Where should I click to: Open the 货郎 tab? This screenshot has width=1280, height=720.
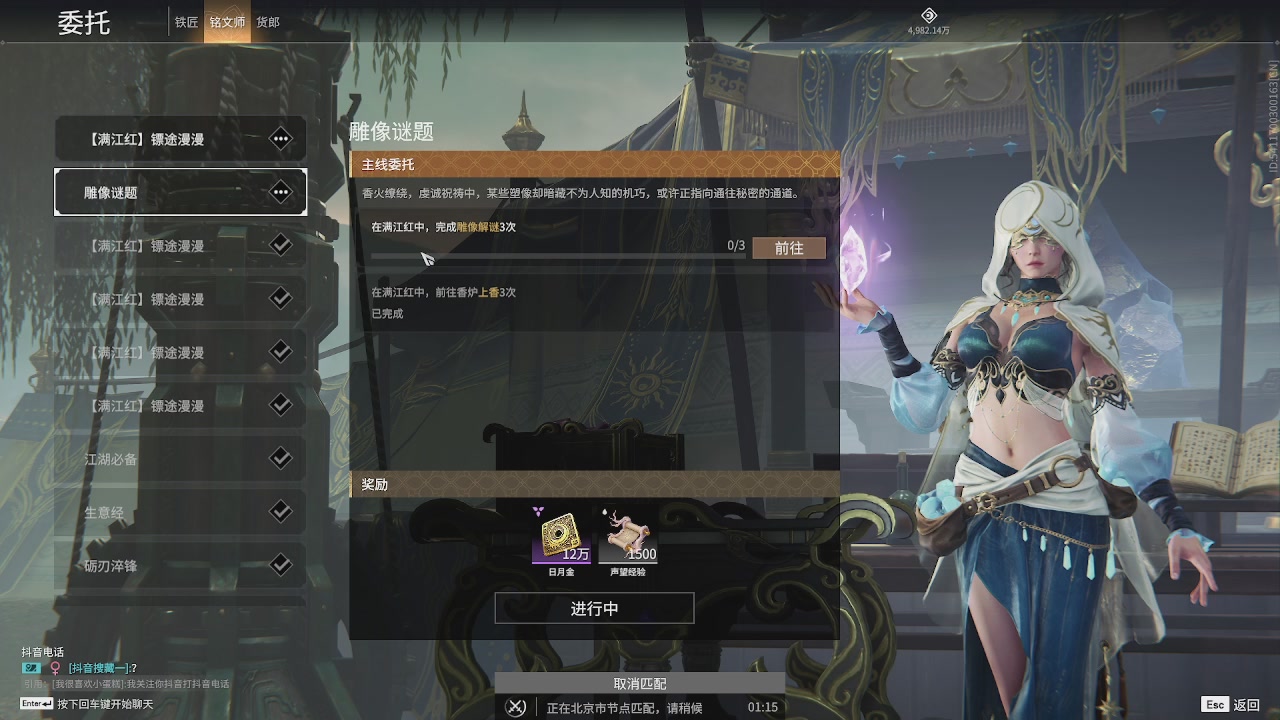268,22
